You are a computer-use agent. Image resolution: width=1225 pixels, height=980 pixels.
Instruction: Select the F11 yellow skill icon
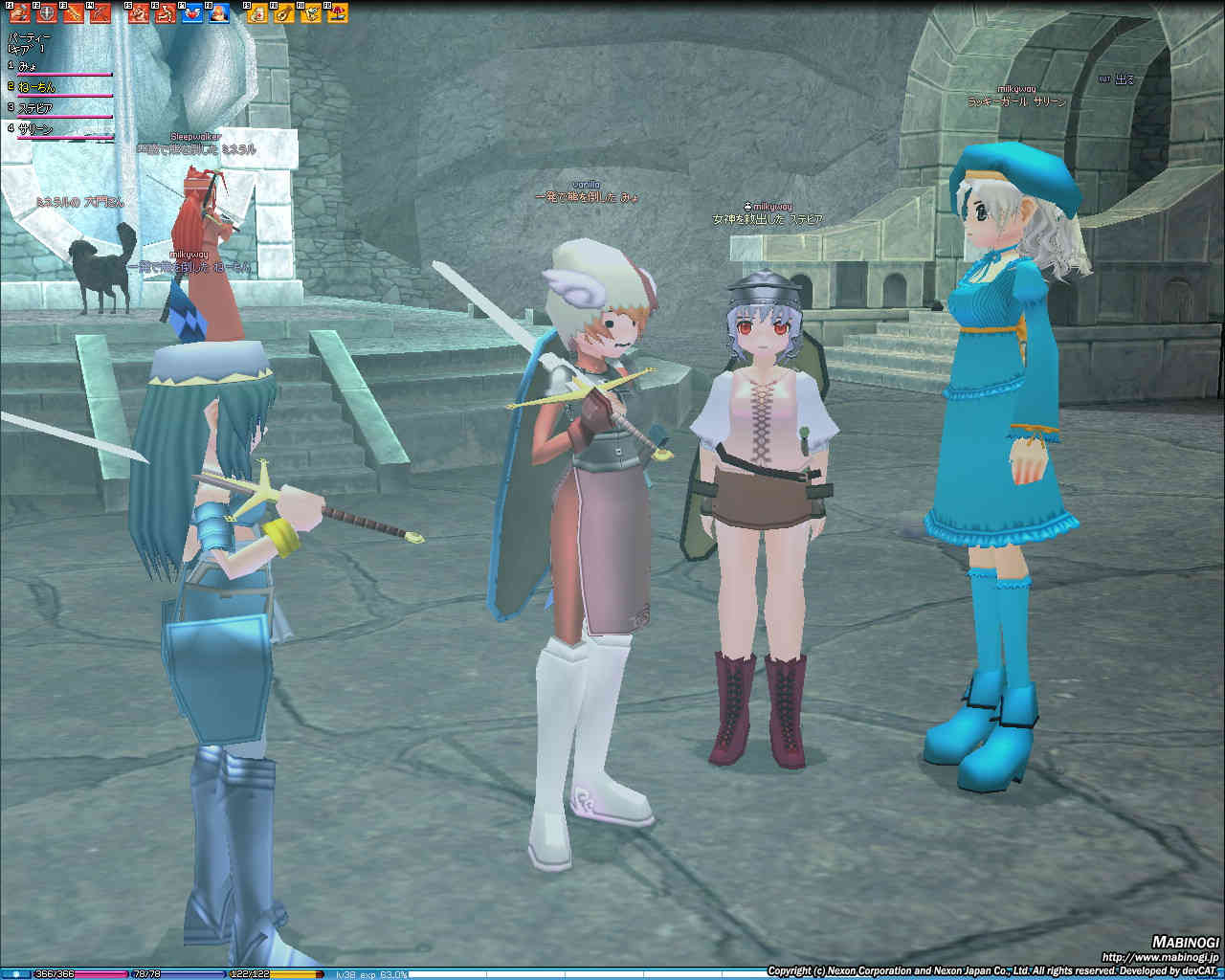[311, 13]
